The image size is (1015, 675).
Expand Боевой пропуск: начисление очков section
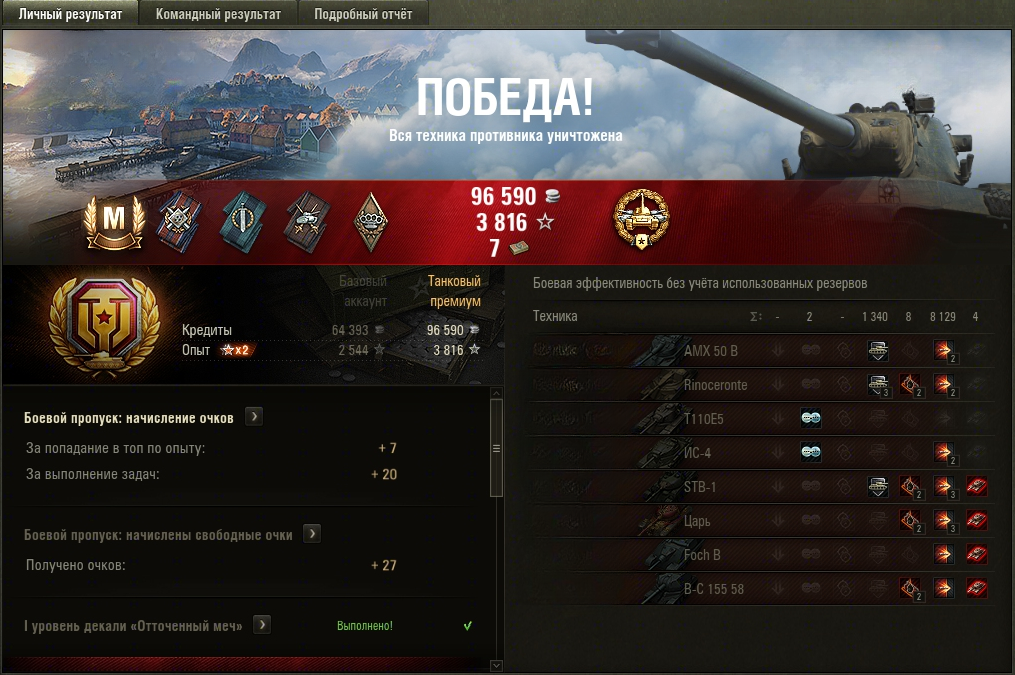point(254,417)
